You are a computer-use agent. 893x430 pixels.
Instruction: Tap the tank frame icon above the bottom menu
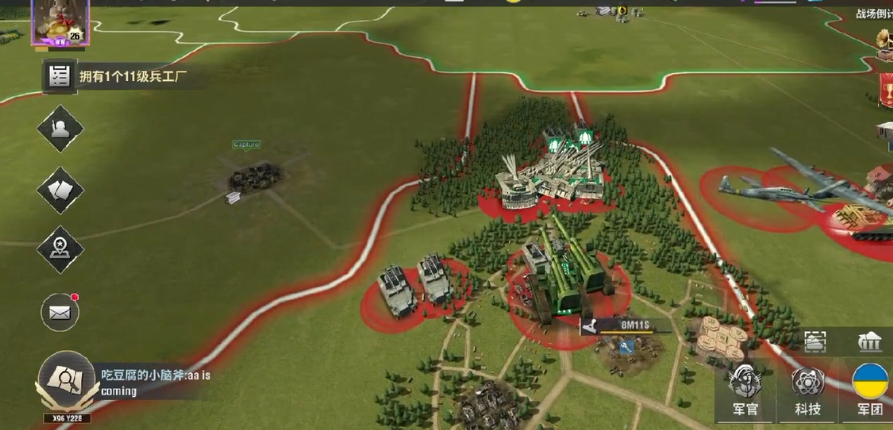click(815, 341)
